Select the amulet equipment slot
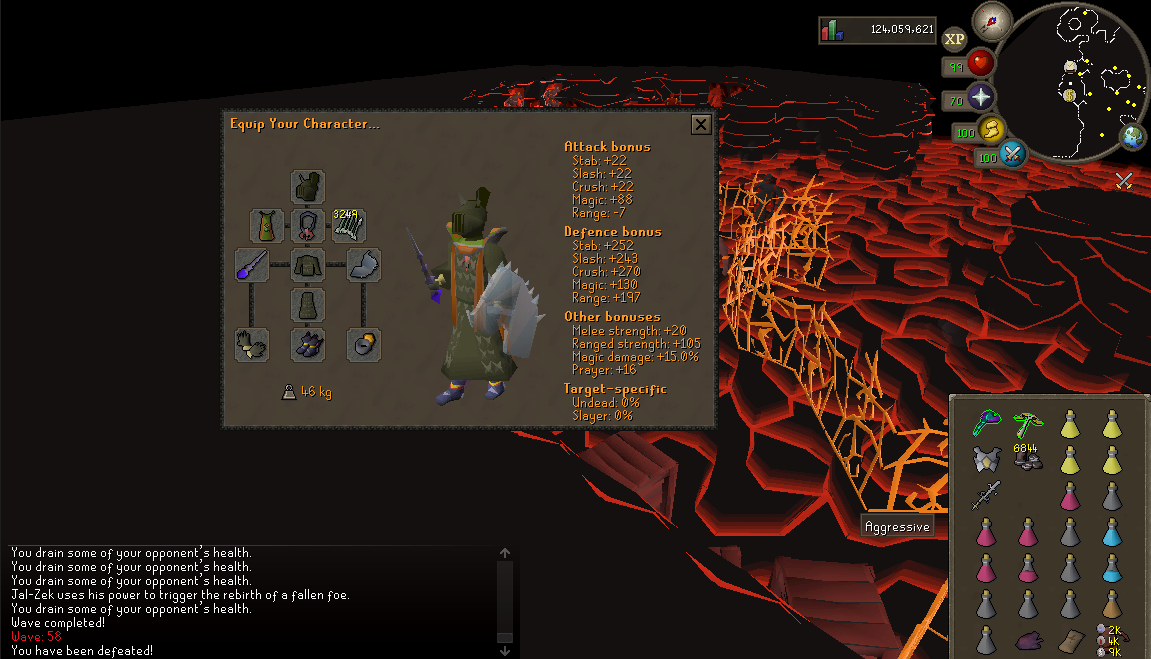Viewport: 1151px width, 659px height. click(x=308, y=226)
